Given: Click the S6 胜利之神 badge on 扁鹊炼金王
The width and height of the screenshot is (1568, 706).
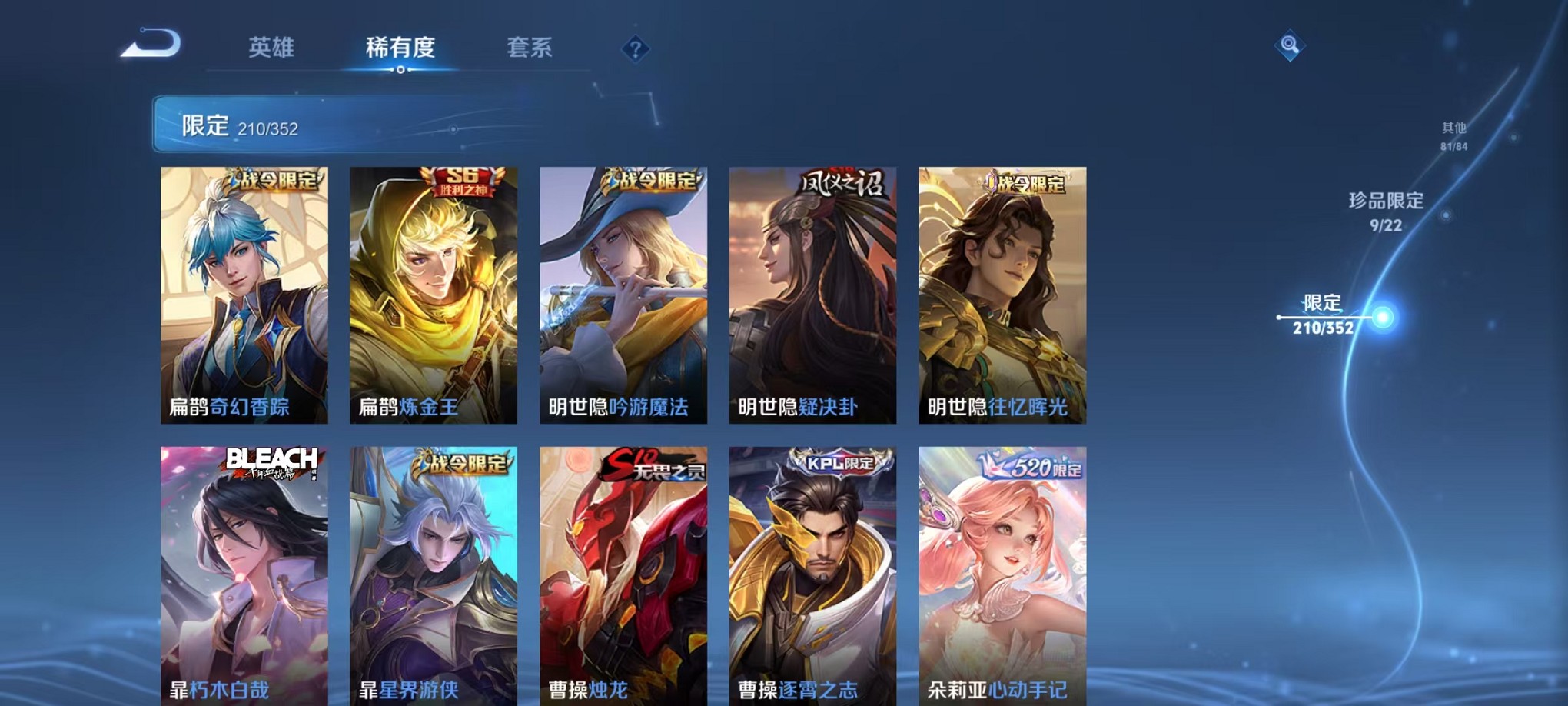Looking at the screenshot, I should pos(457,181).
